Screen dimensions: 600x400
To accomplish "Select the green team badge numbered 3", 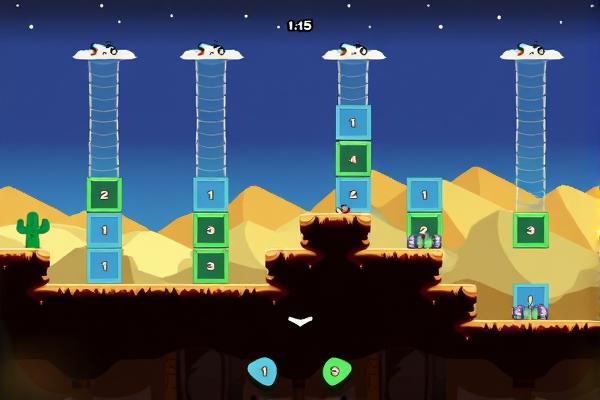I will tap(336, 371).
